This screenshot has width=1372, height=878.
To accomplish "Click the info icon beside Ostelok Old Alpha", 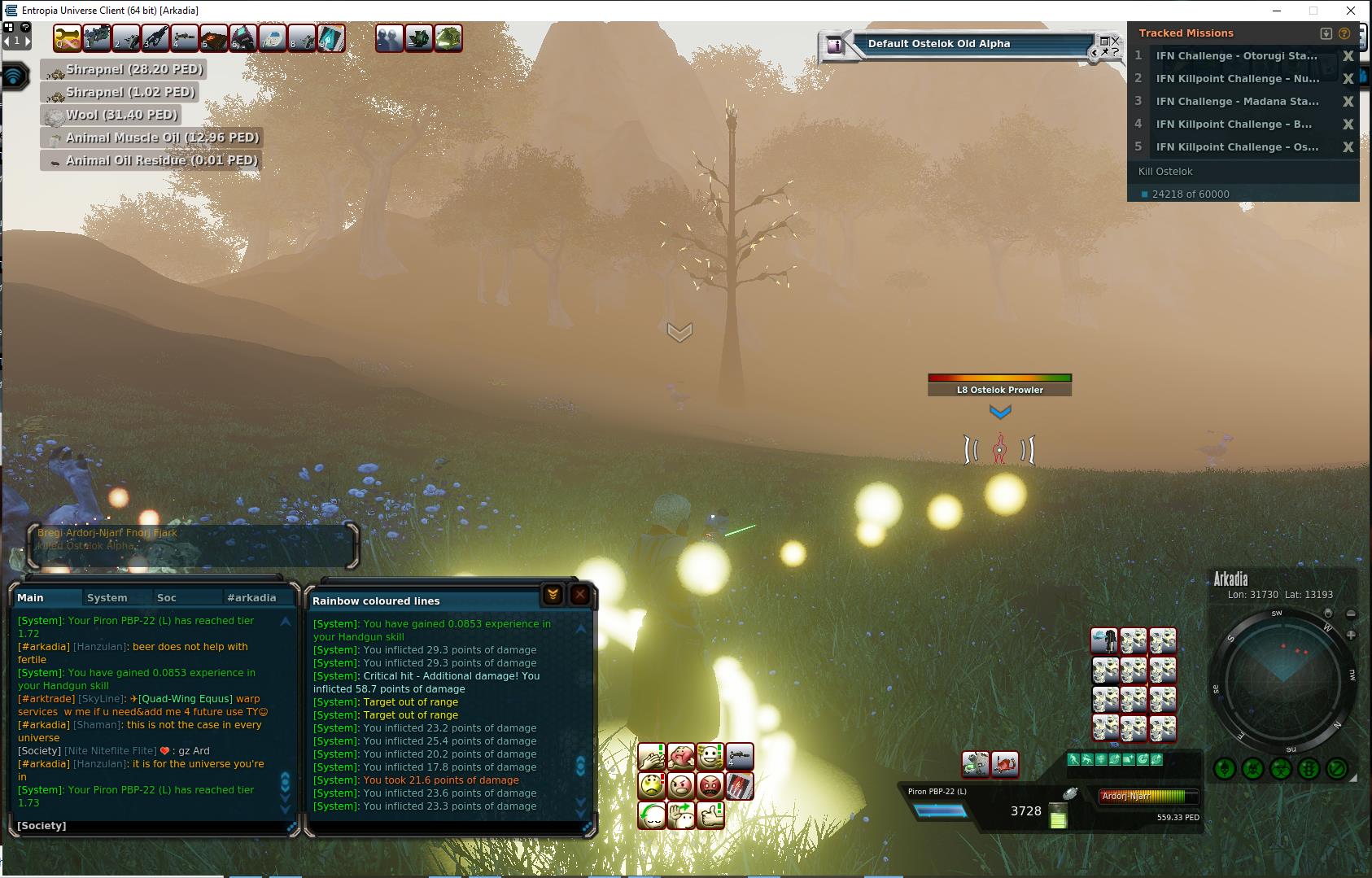I will coord(835,46).
